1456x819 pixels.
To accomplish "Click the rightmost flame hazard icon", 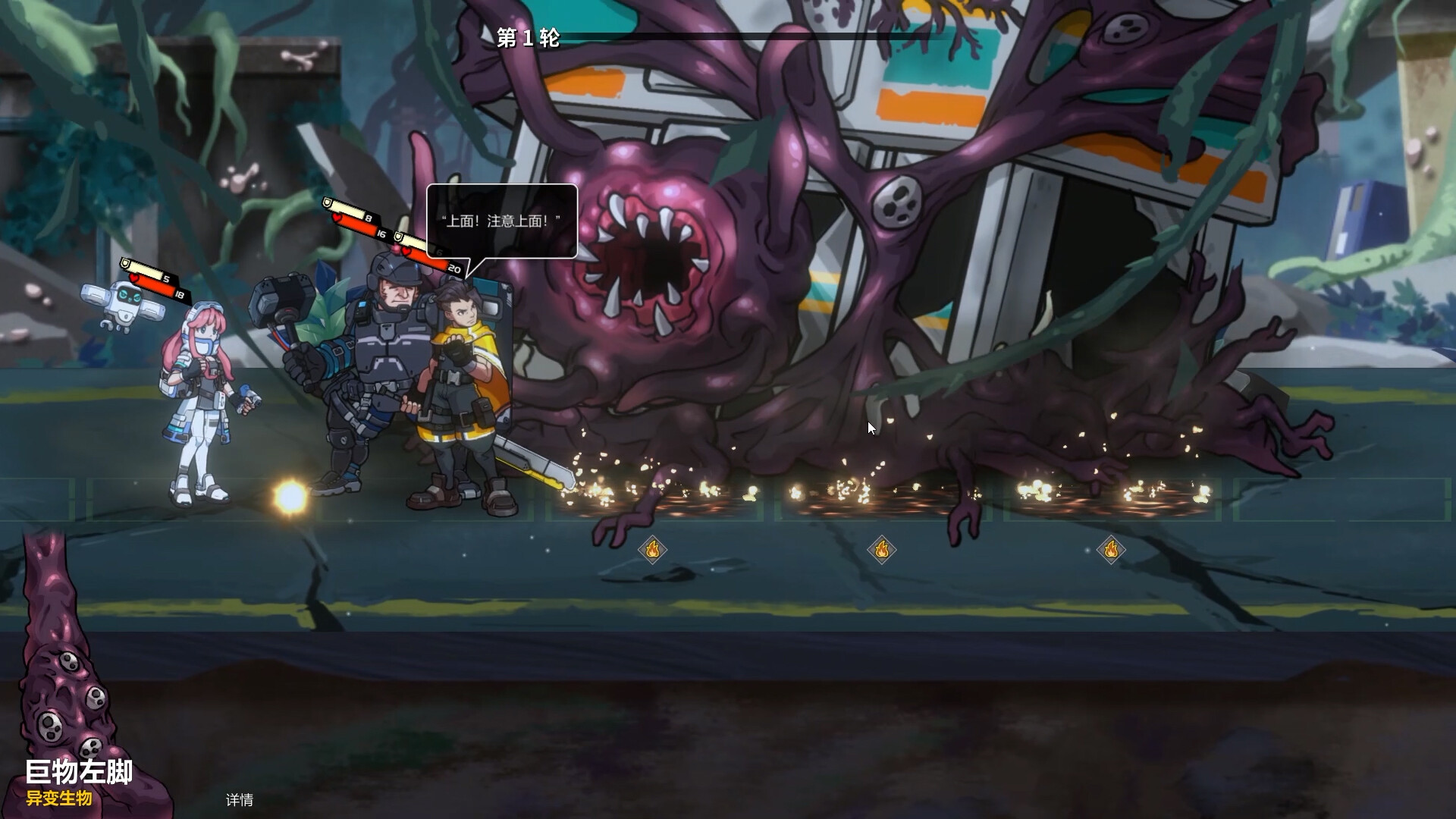I will 1111,549.
